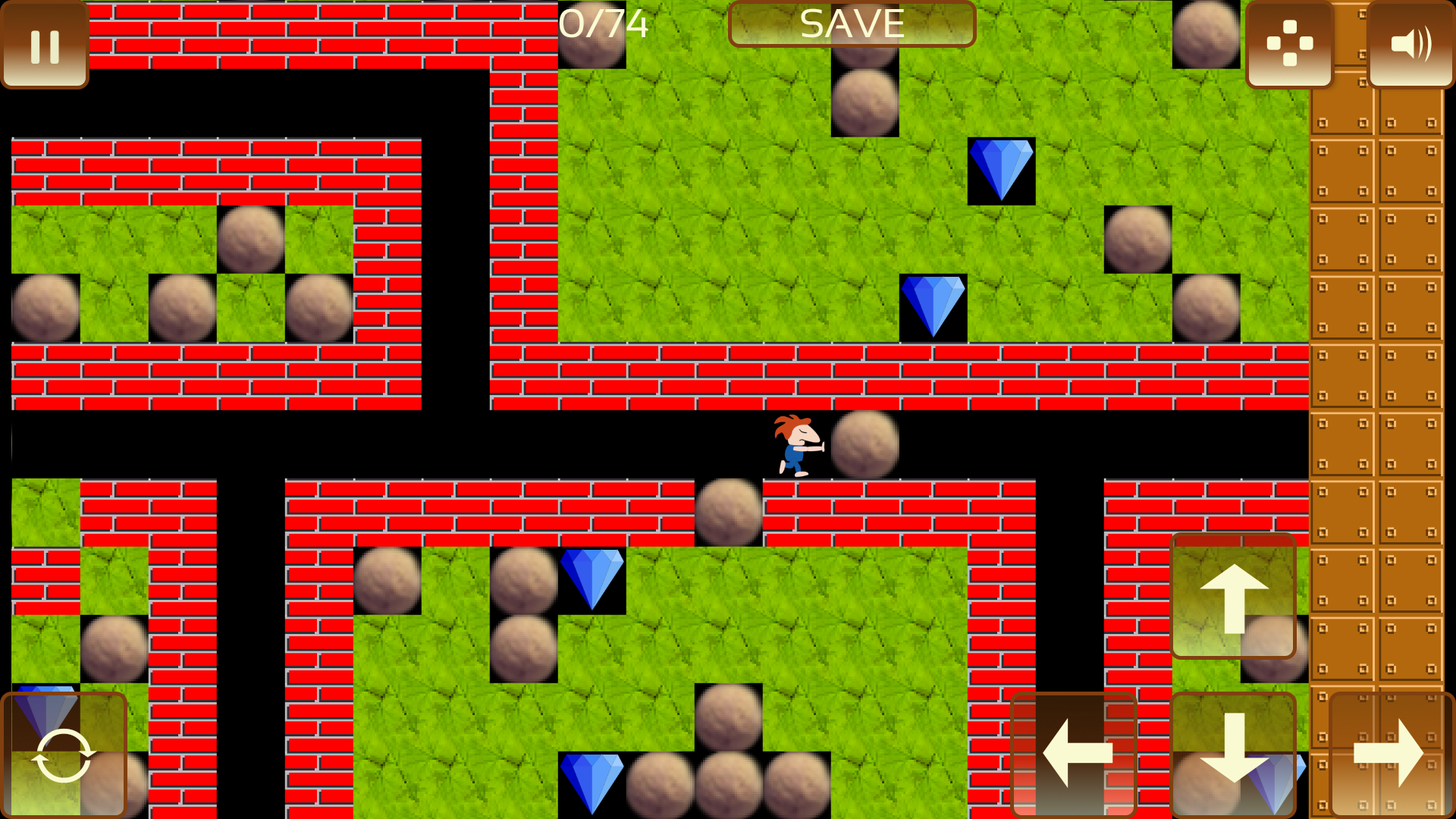This screenshot has height=819, width=1456.
Task: Tap the left arrow control
Action: 1075,754
